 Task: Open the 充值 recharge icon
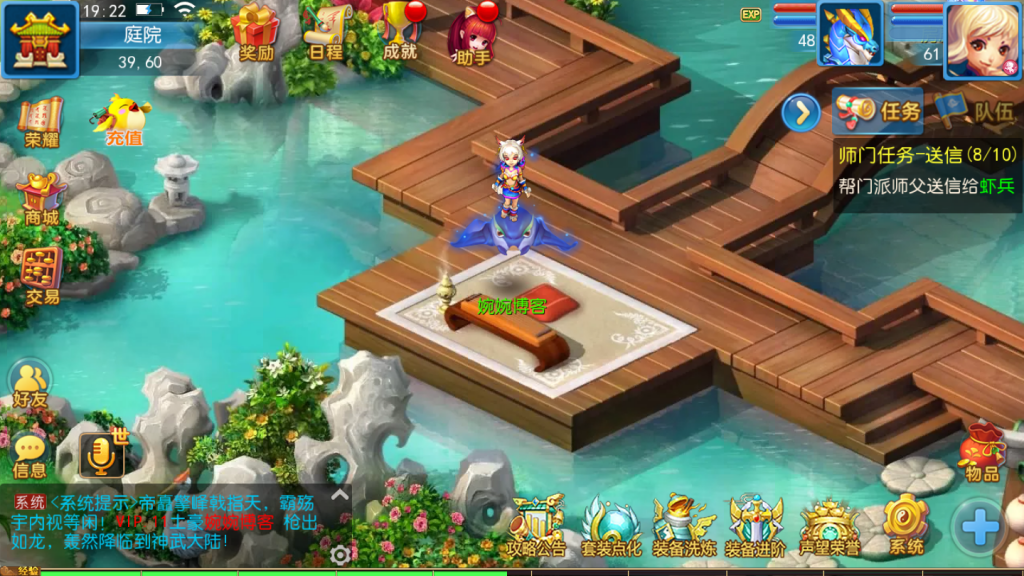click(x=124, y=121)
